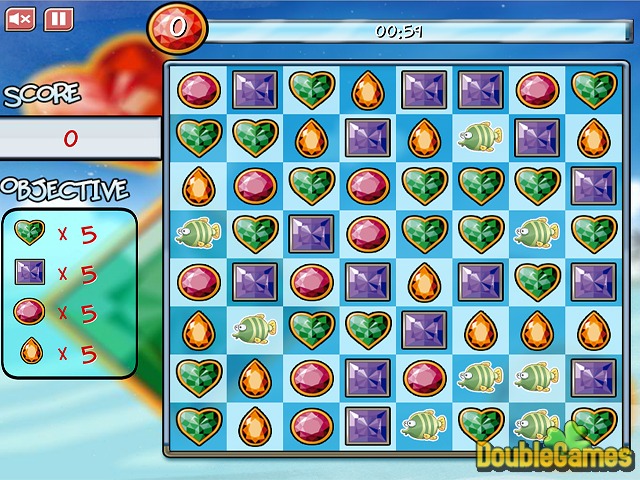Select the green heart in the board's bottom-left corner
Screen dimensions: 640x480
pos(198,425)
